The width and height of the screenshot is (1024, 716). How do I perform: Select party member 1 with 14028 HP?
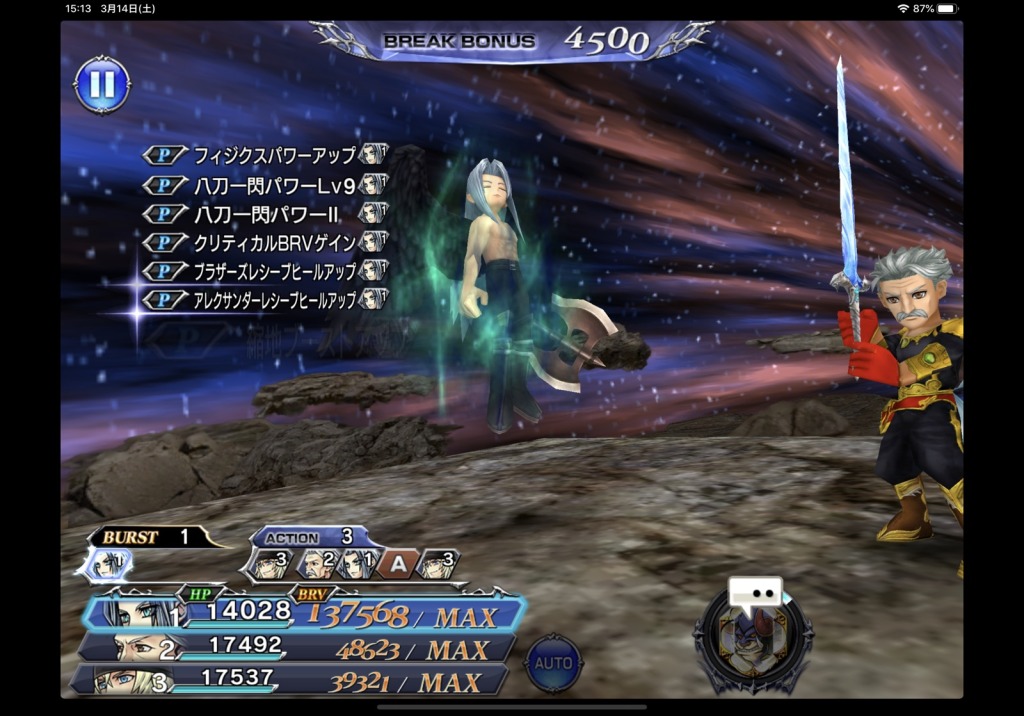[300, 614]
